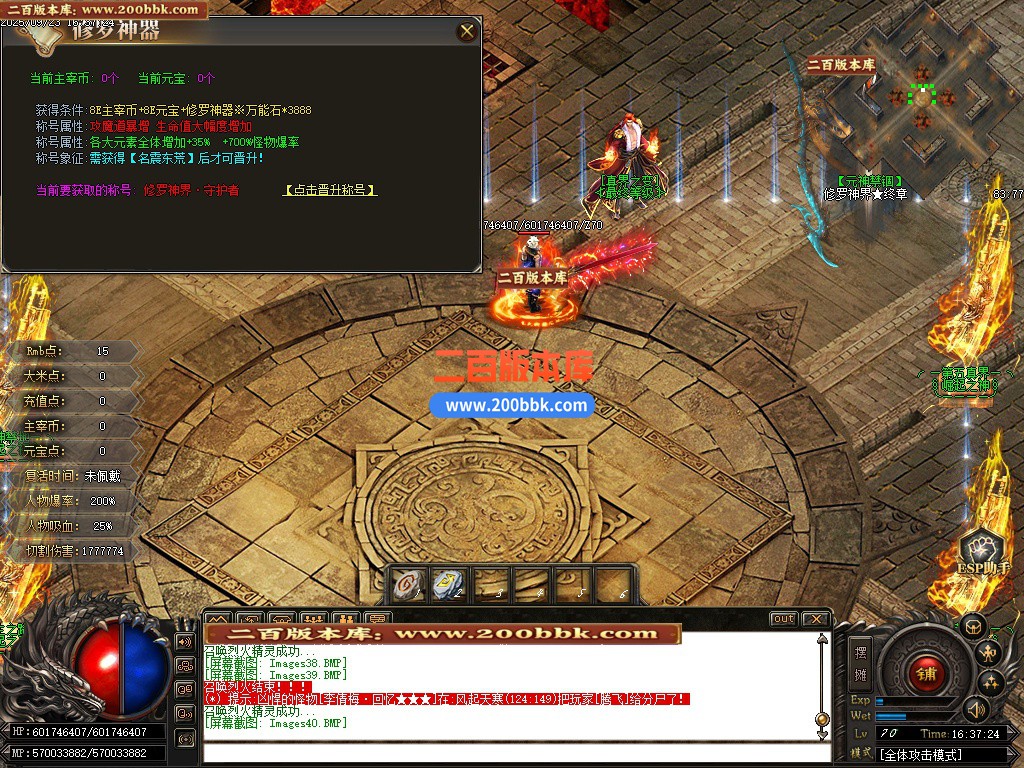Close the 修罗神器 panel

pyautogui.click(x=466, y=31)
